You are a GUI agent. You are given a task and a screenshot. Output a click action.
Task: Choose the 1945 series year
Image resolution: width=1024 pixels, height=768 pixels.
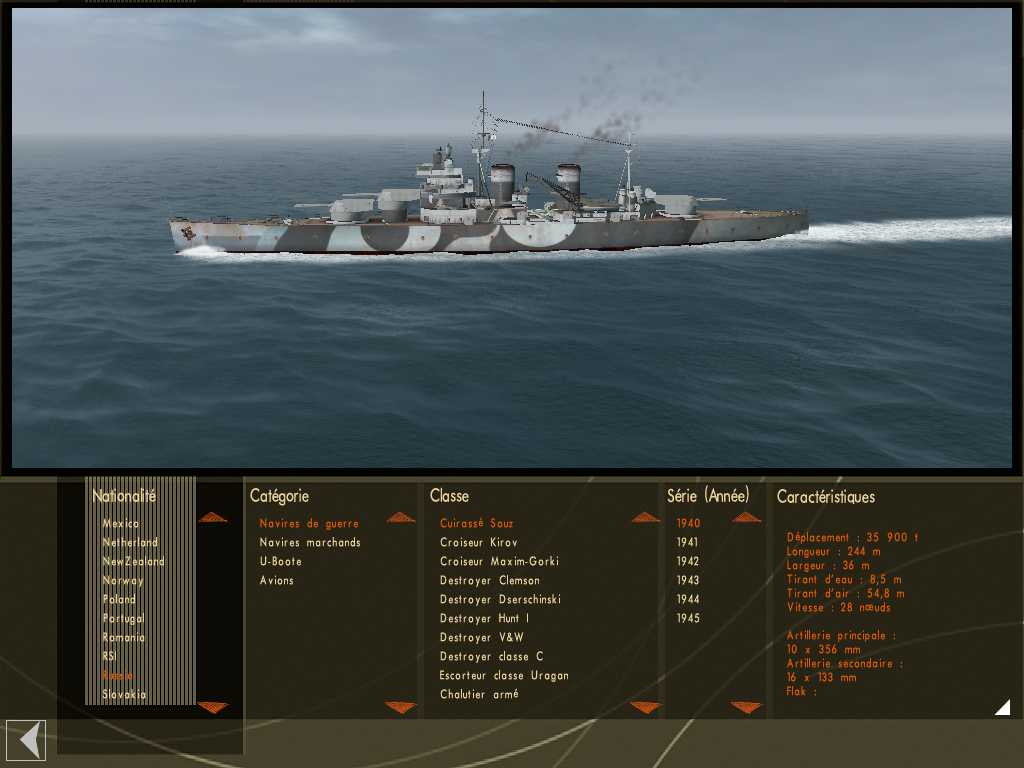click(x=688, y=619)
